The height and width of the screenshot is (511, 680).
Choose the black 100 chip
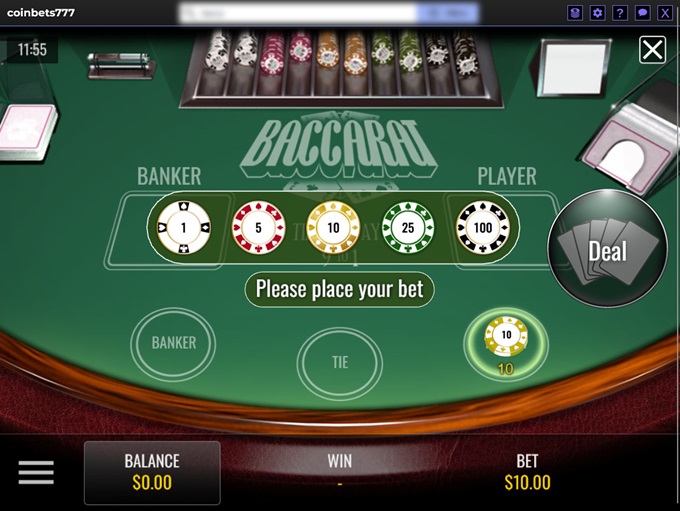483,226
